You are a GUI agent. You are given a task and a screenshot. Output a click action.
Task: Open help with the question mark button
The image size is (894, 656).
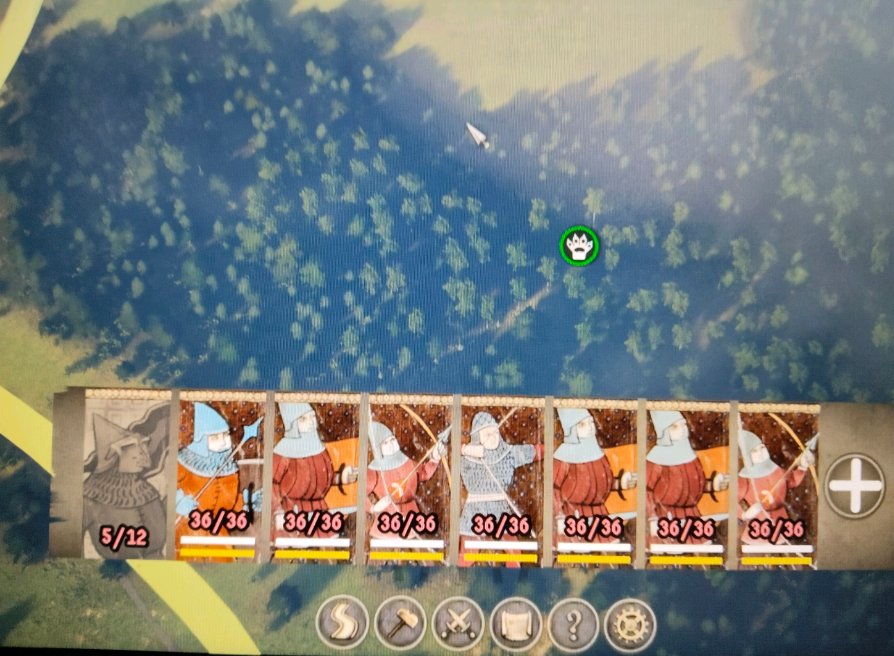click(573, 625)
